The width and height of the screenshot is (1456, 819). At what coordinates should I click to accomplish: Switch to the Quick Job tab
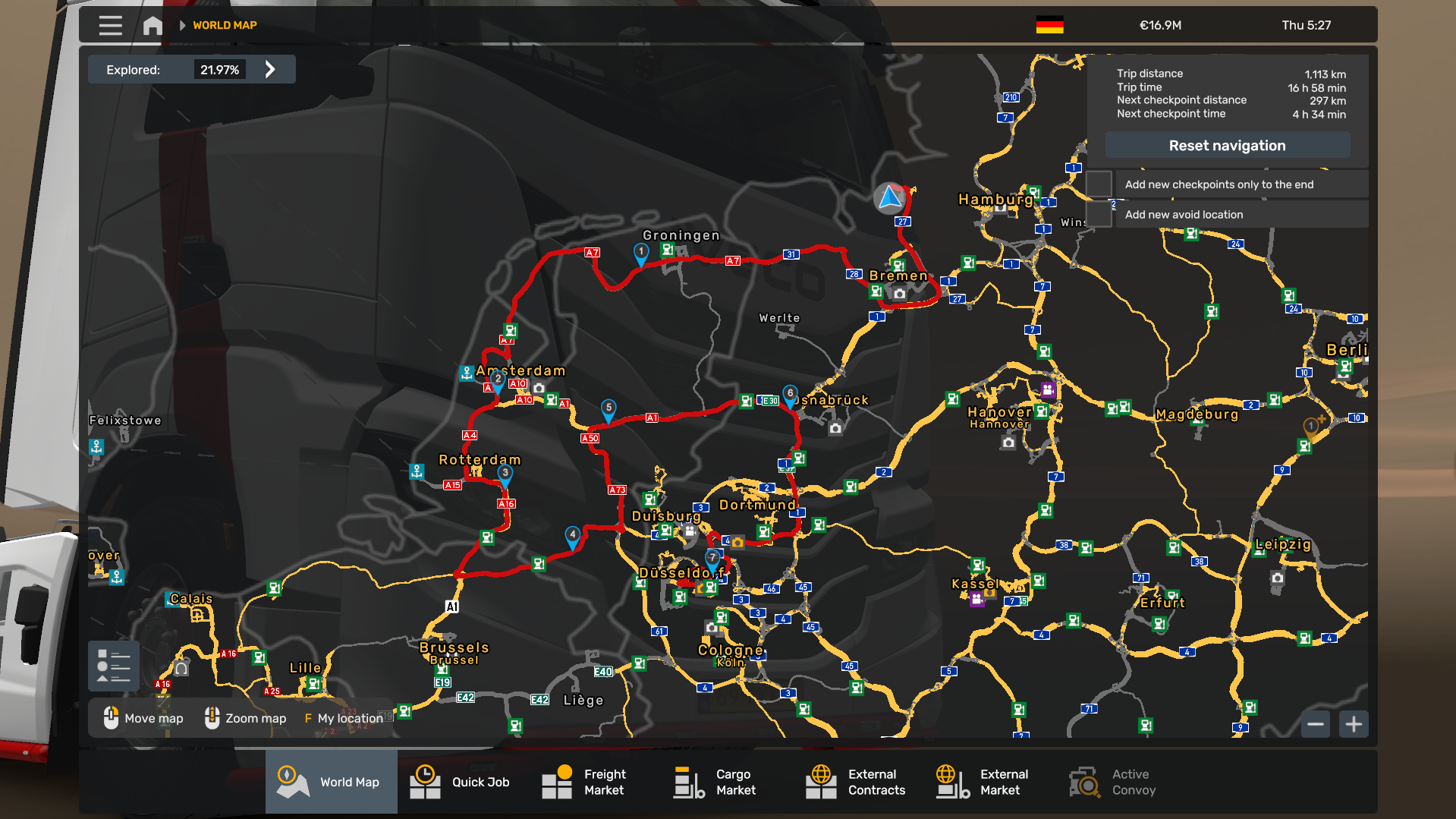[424, 782]
